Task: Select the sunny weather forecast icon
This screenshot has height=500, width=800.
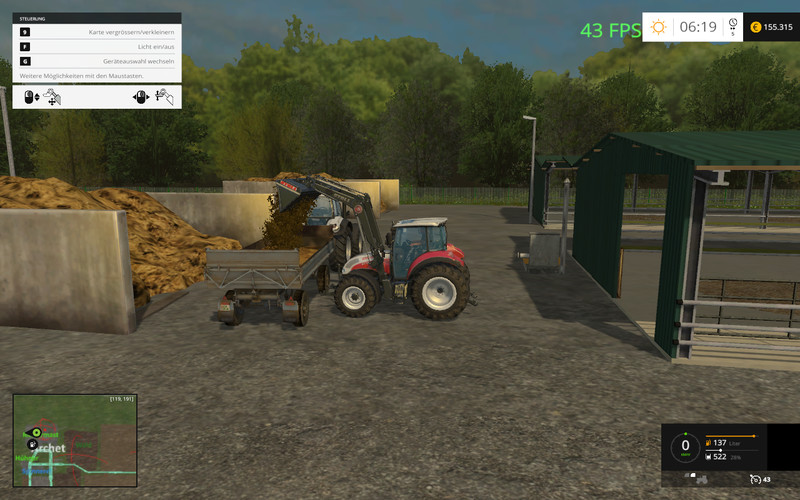Action: click(x=658, y=27)
